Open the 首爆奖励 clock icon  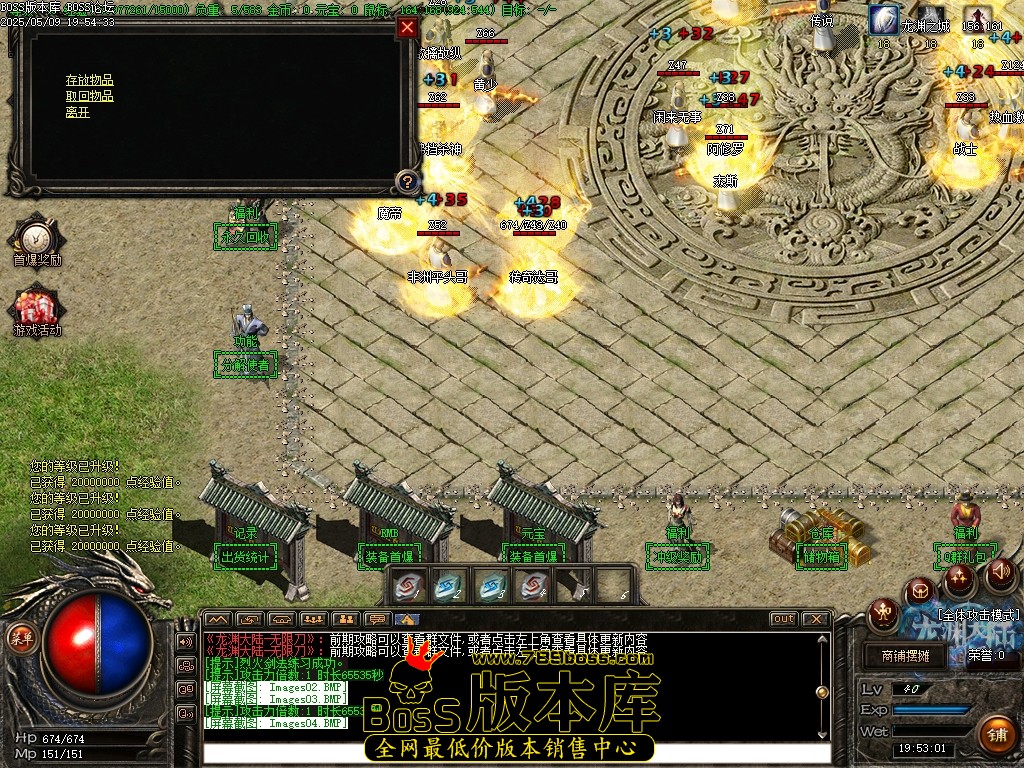(x=37, y=236)
